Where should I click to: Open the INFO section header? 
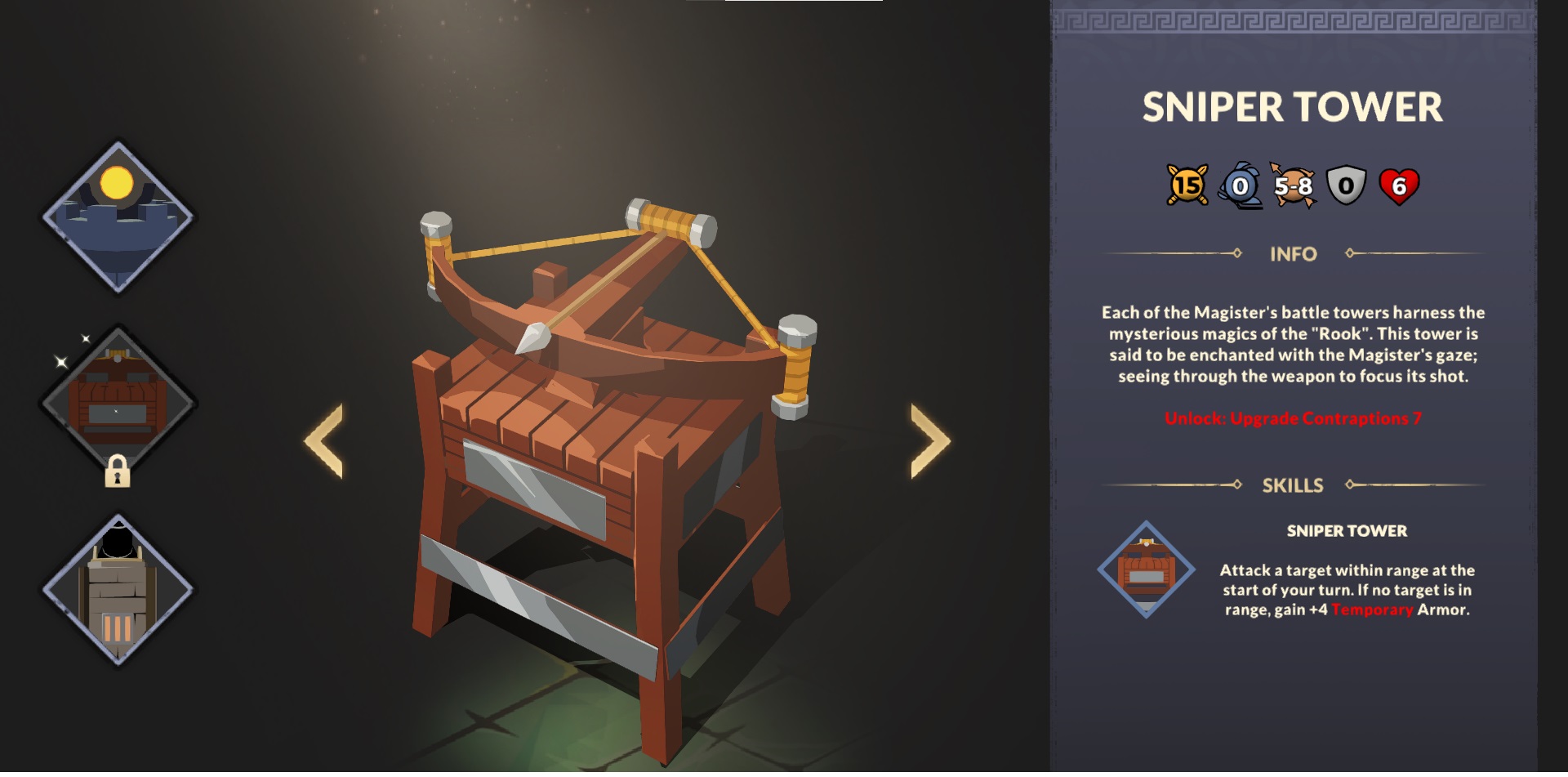pos(1292,254)
